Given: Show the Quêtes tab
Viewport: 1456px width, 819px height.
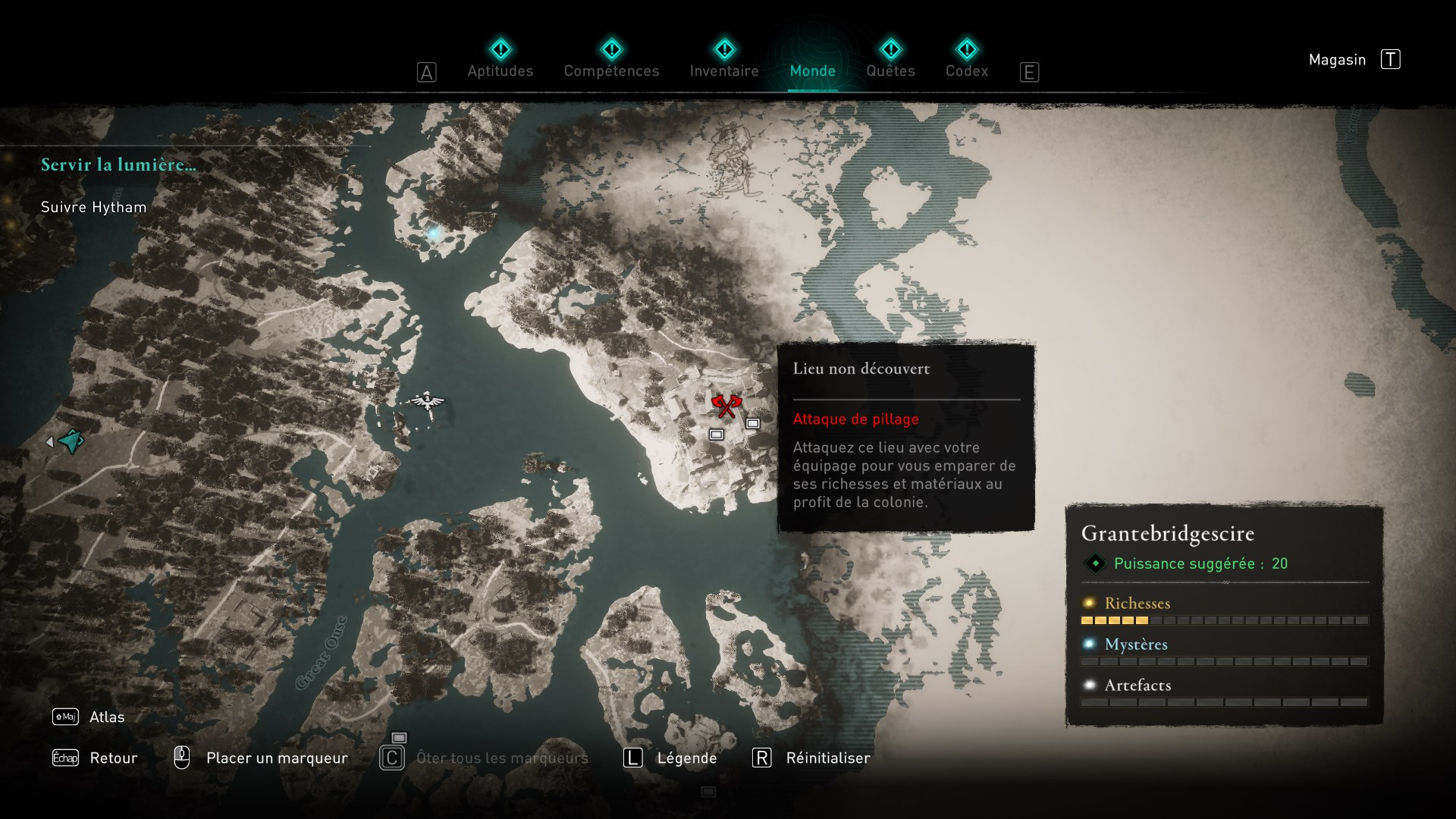Looking at the screenshot, I should coord(890,71).
